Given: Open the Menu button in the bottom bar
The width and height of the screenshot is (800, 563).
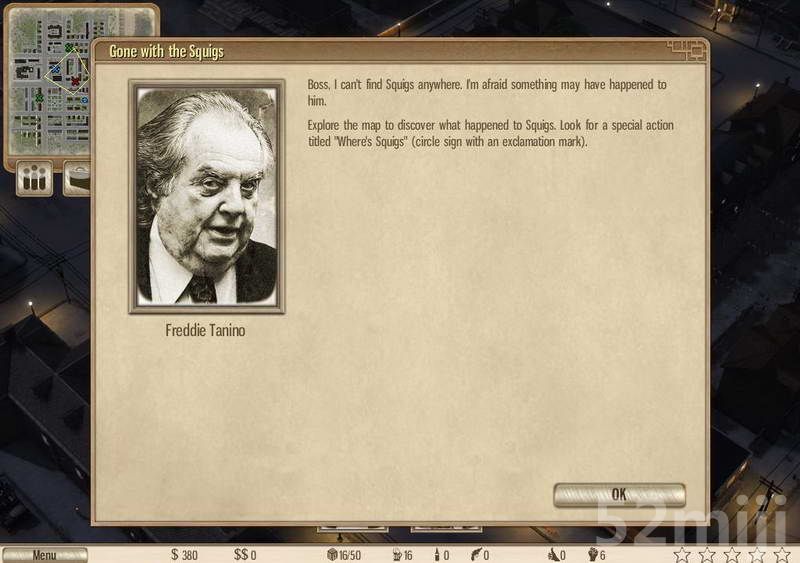Looking at the screenshot, I should [x=44, y=555].
